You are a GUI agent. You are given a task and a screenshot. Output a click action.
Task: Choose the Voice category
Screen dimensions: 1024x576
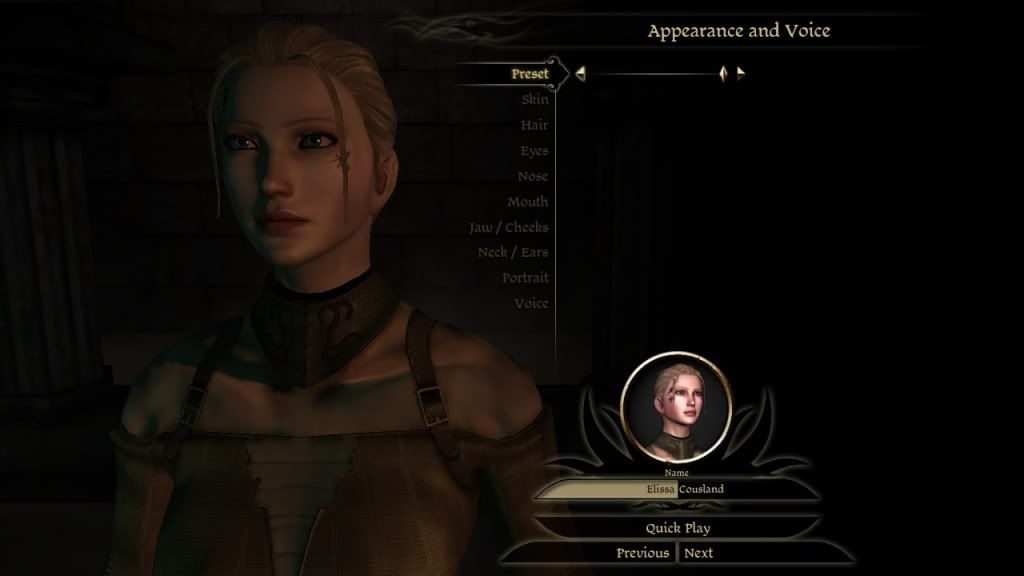pos(531,303)
